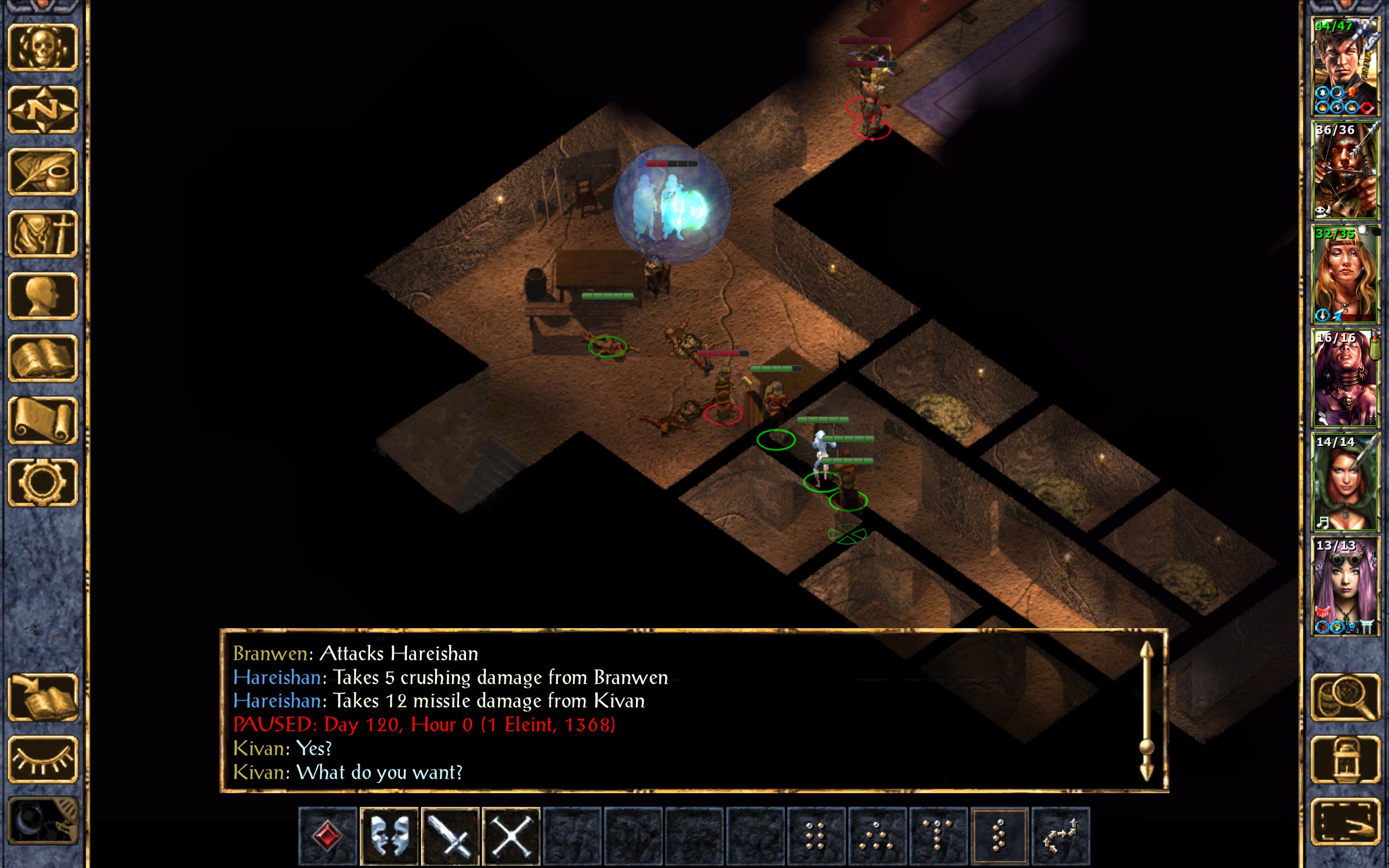Image resolution: width=1389 pixels, height=868 pixels.
Task: Toggle party AI with the lantern button
Action: 1346,759
